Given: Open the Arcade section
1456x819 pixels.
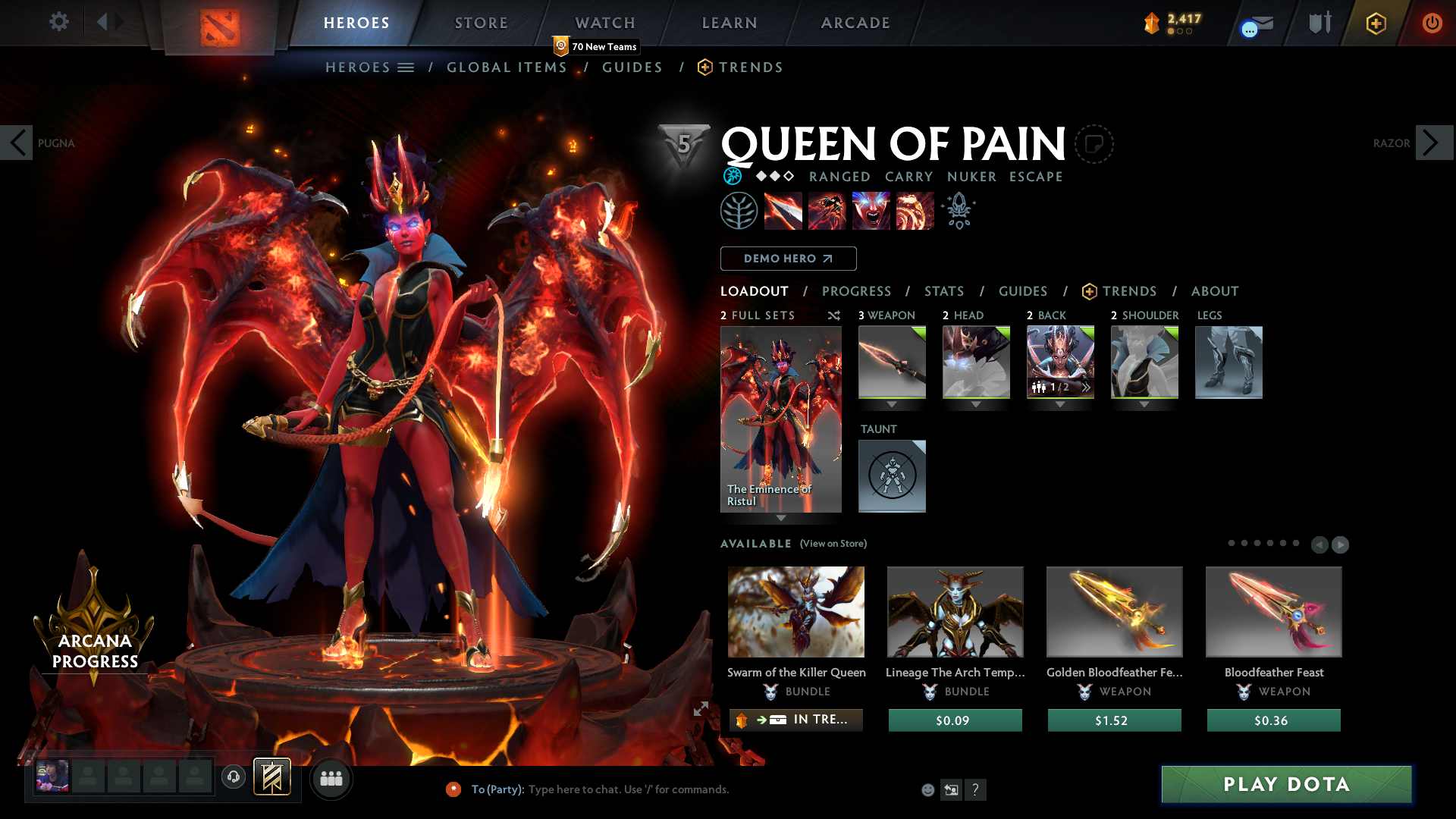Looking at the screenshot, I should point(855,23).
